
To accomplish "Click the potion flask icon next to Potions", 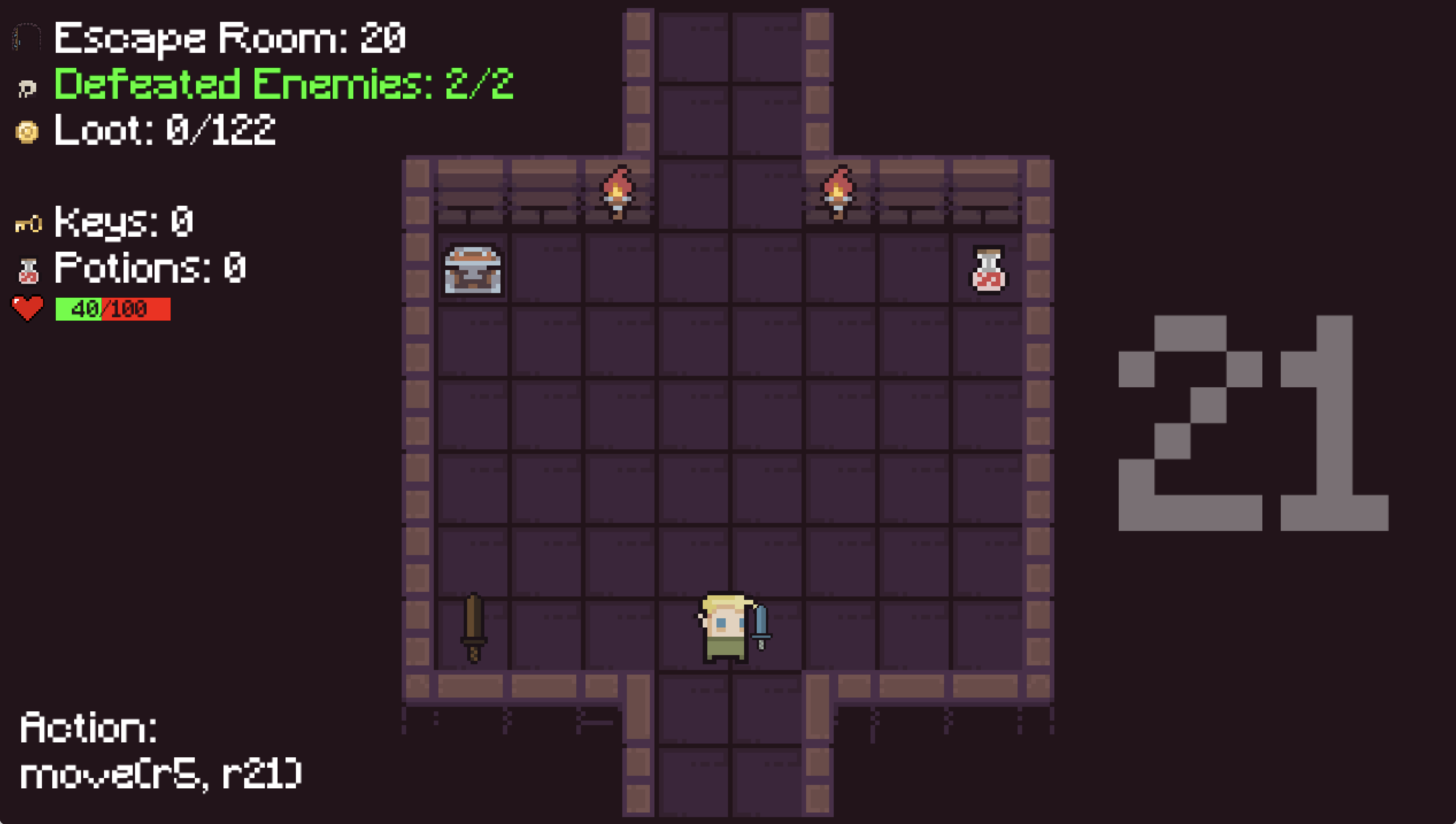I will (29, 269).
